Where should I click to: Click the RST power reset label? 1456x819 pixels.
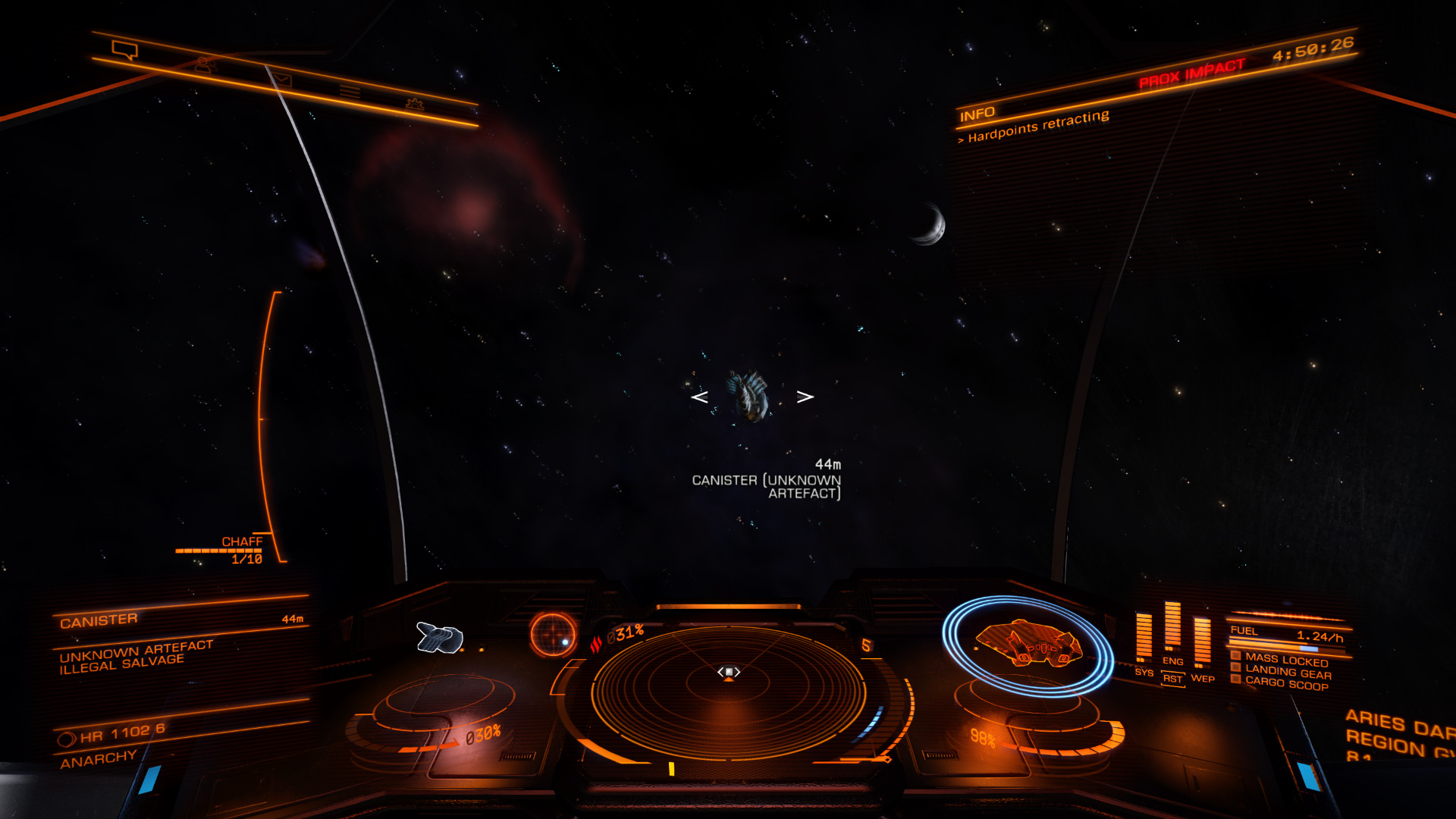[x=1172, y=679]
